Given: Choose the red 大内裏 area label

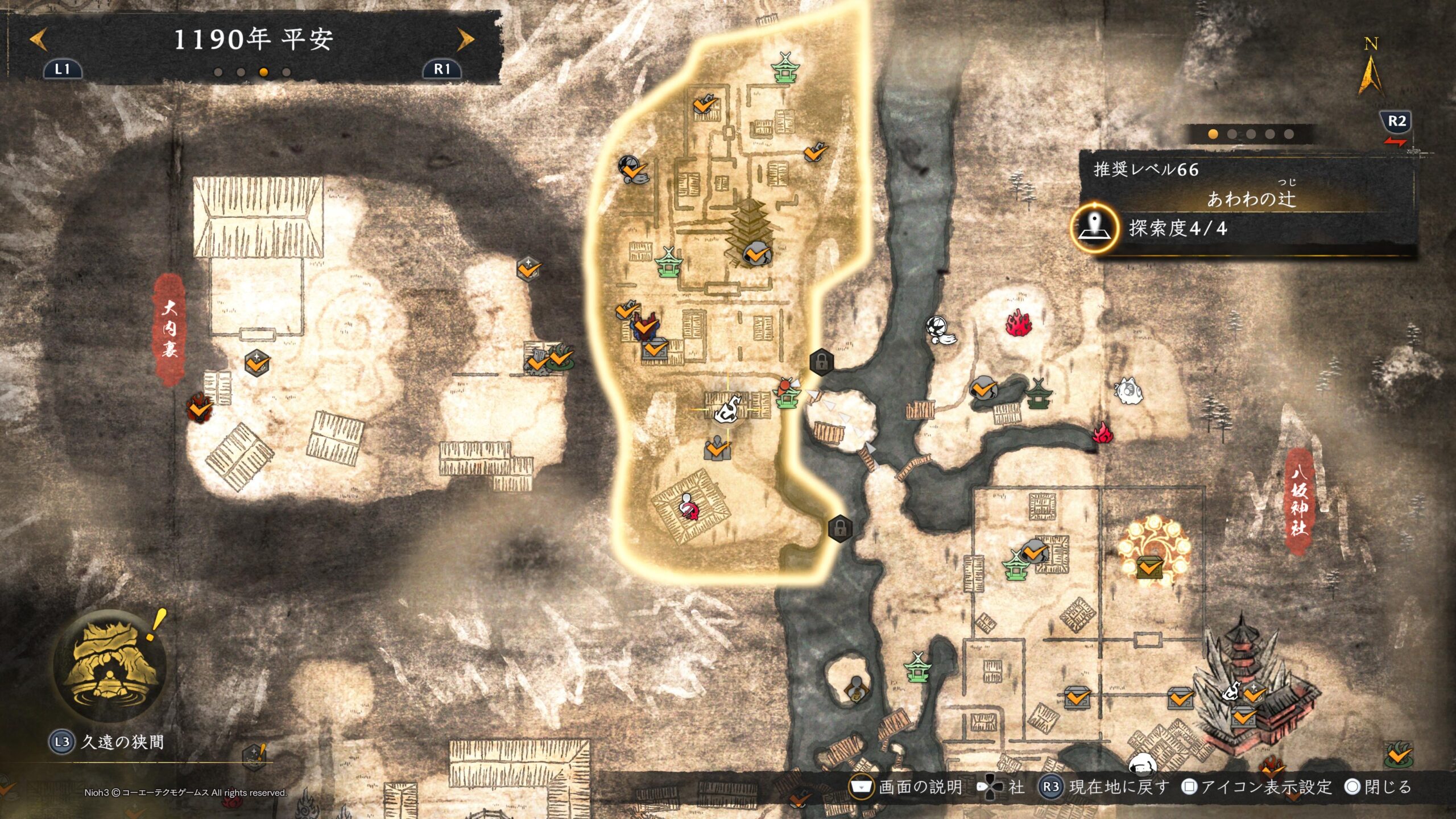Looking at the screenshot, I should [x=169, y=330].
